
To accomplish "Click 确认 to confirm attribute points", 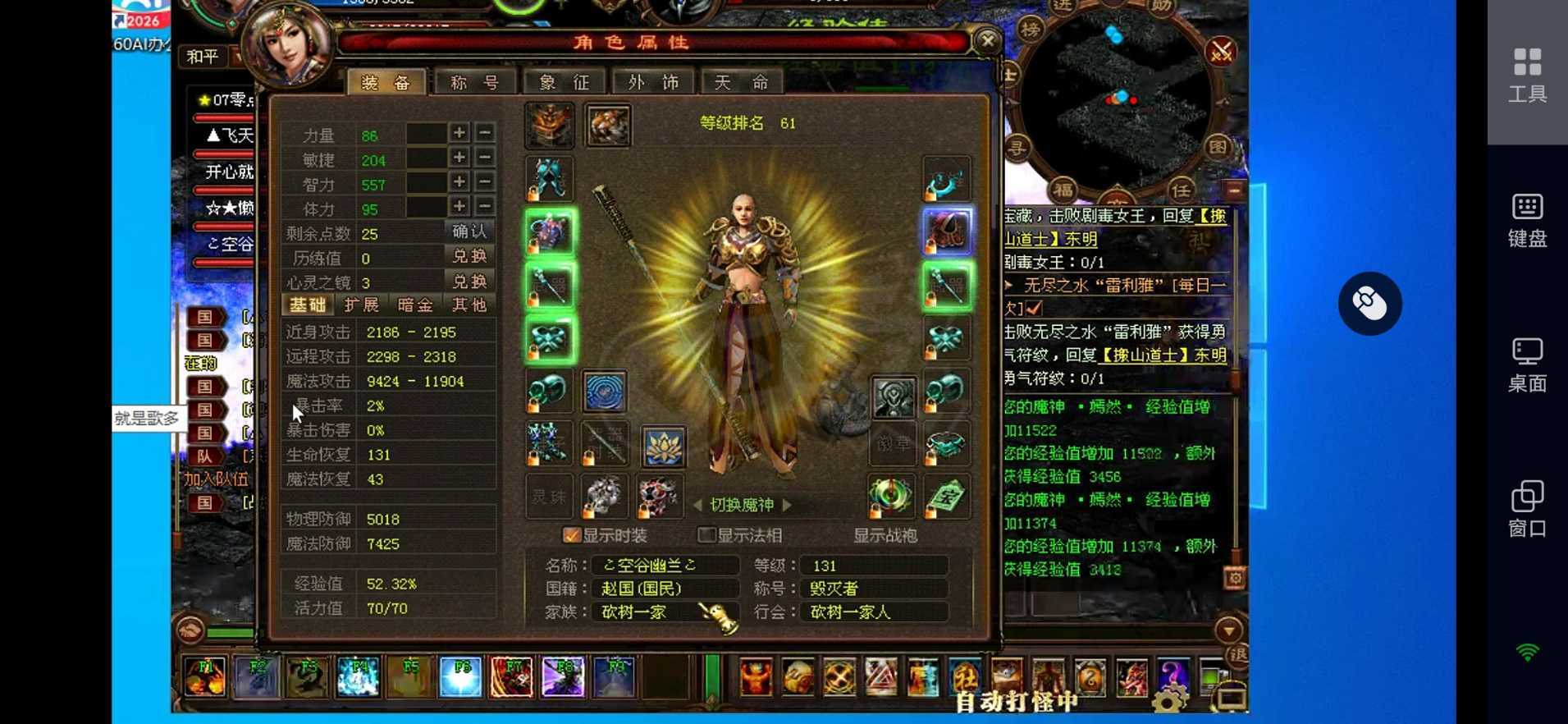I will point(470,231).
